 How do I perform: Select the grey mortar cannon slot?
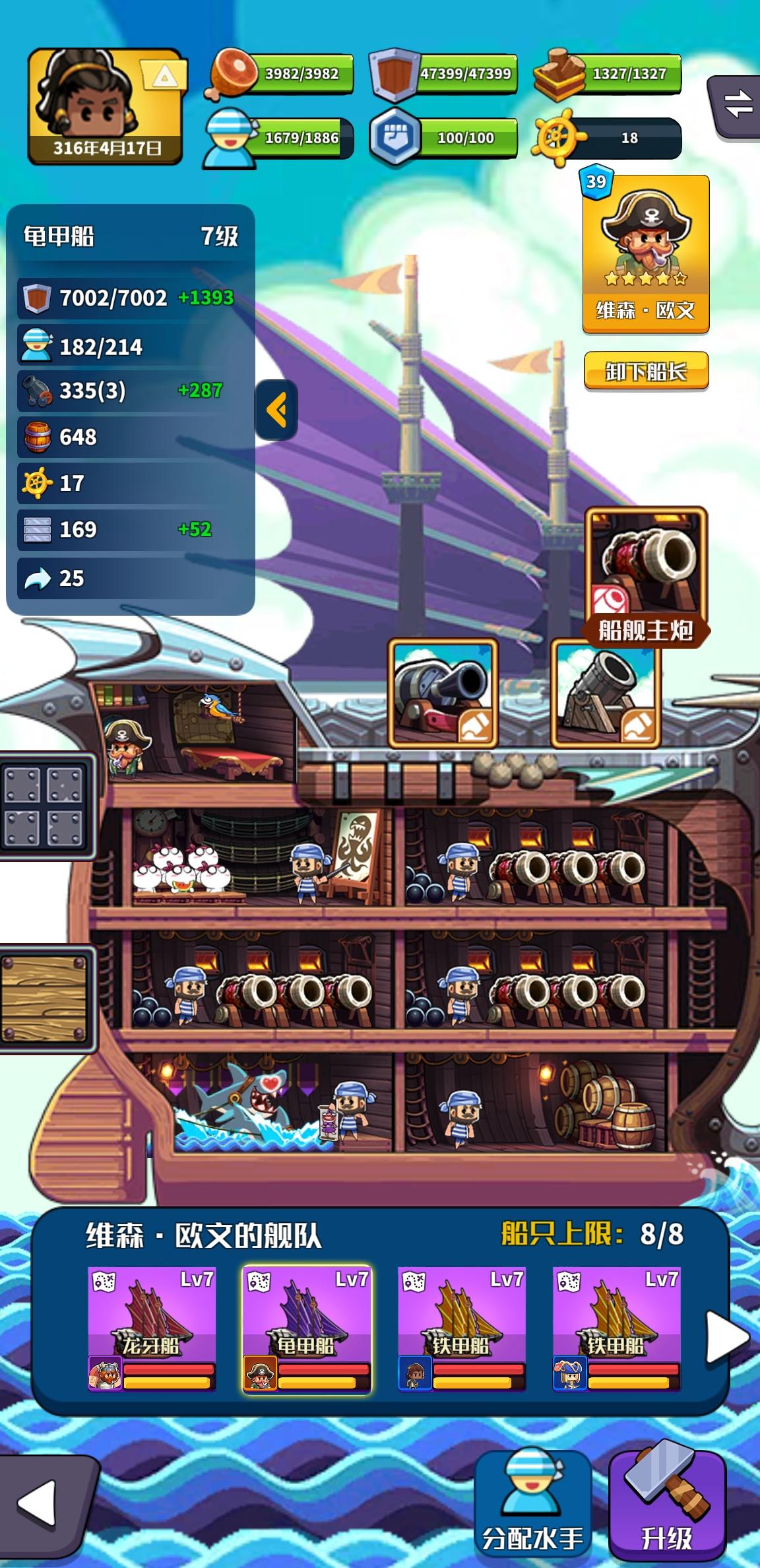606,693
